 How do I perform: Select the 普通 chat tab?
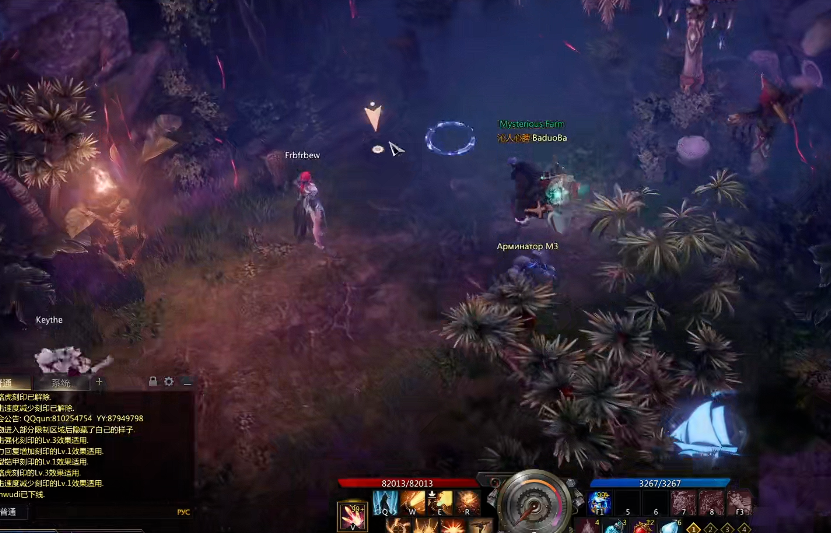point(14,382)
